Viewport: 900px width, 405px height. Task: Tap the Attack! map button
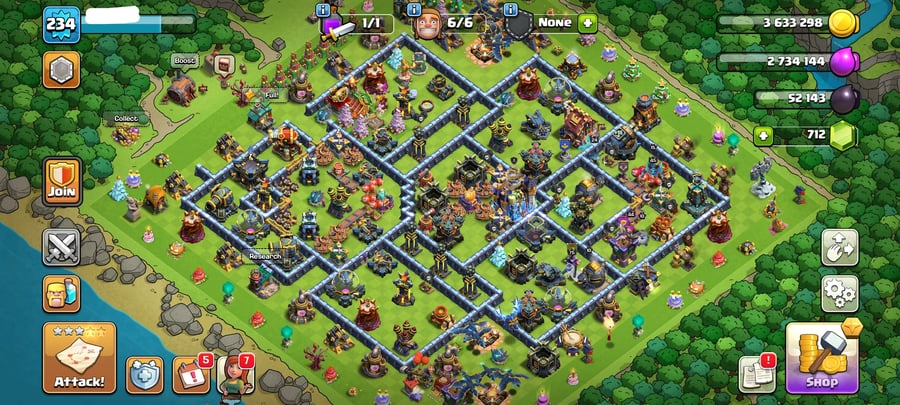pyautogui.click(x=79, y=358)
